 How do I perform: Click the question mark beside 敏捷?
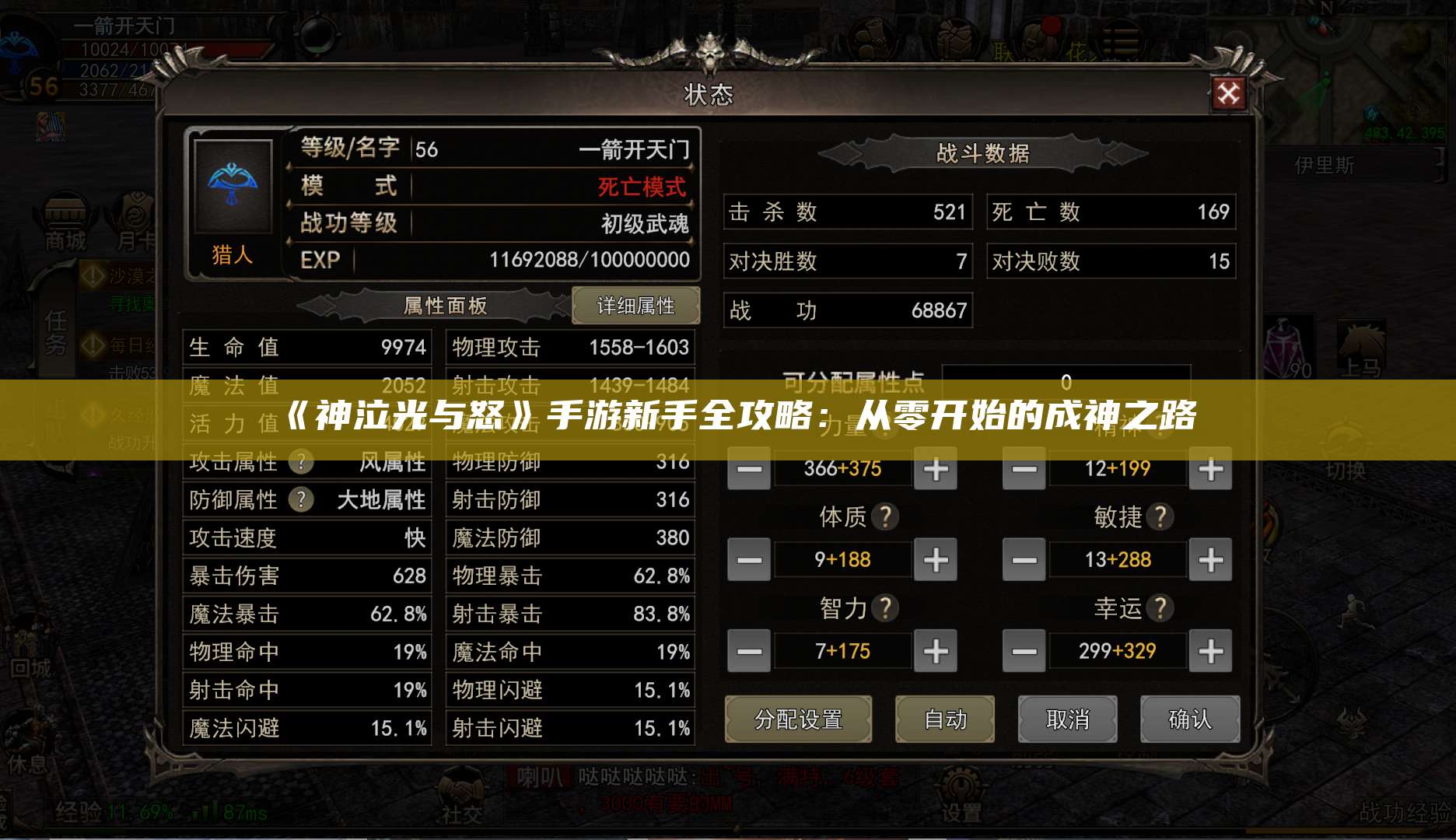click(1159, 516)
